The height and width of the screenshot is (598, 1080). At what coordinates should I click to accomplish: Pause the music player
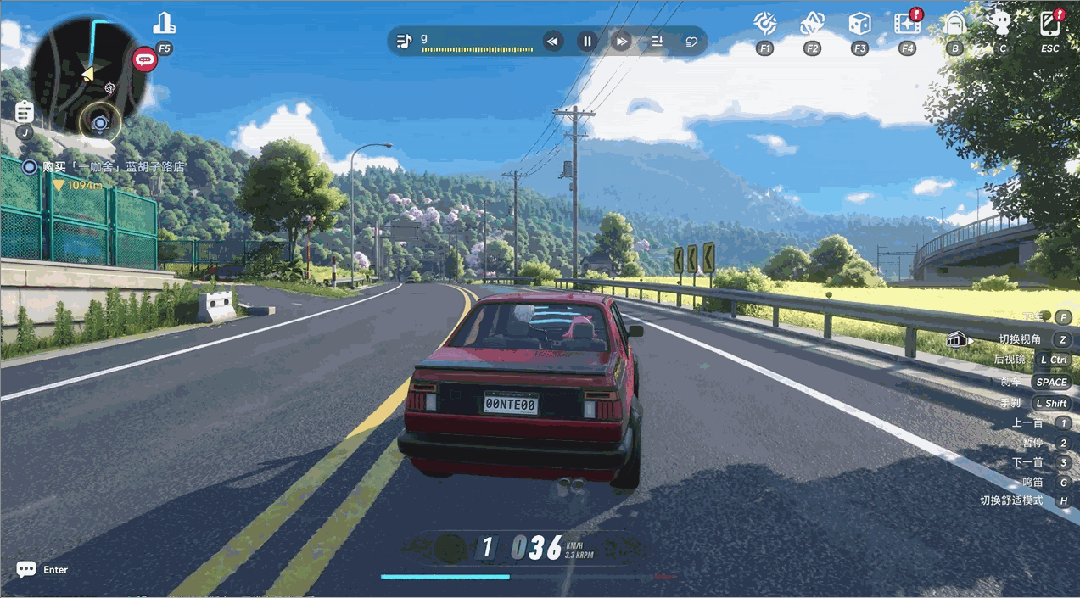tap(588, 41)
